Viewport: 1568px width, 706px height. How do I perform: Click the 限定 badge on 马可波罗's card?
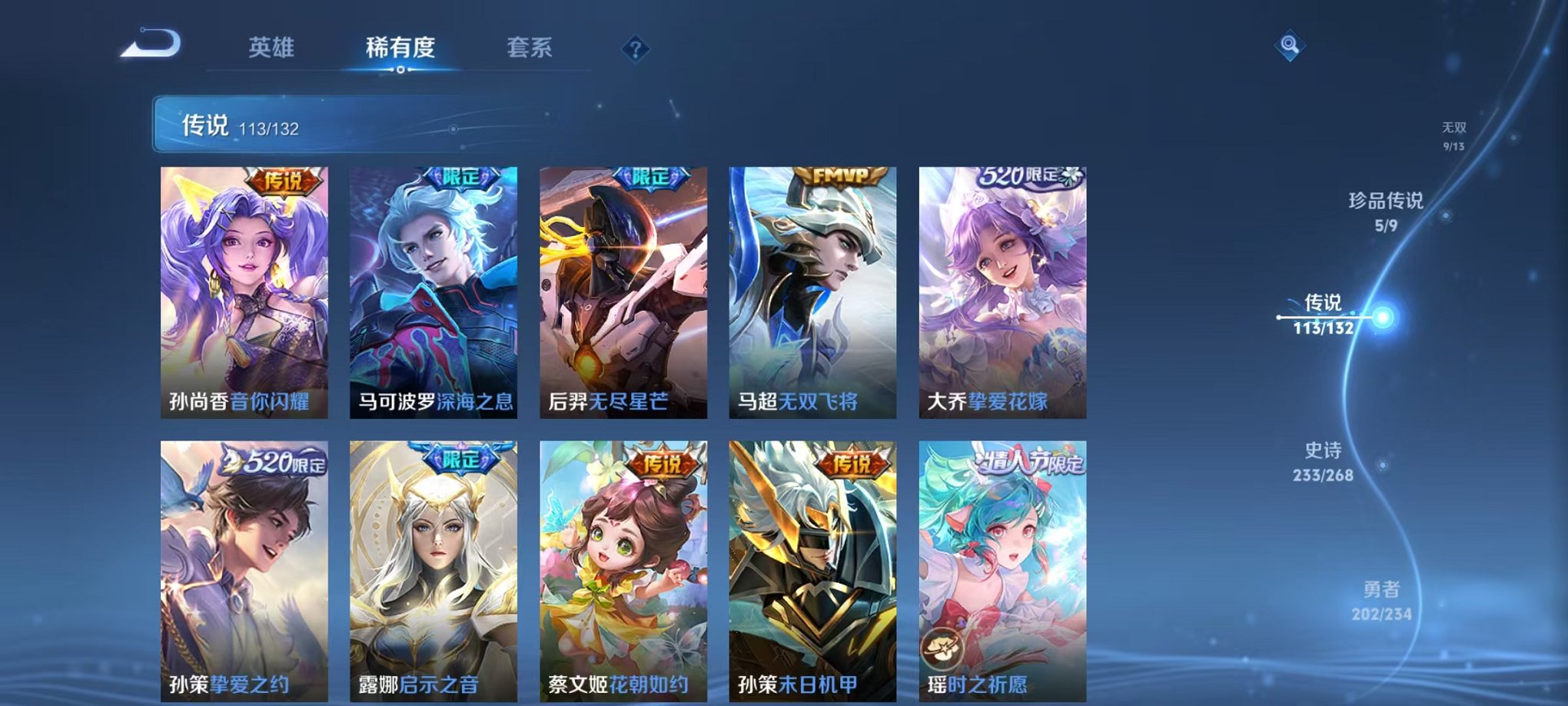point(458,175)
